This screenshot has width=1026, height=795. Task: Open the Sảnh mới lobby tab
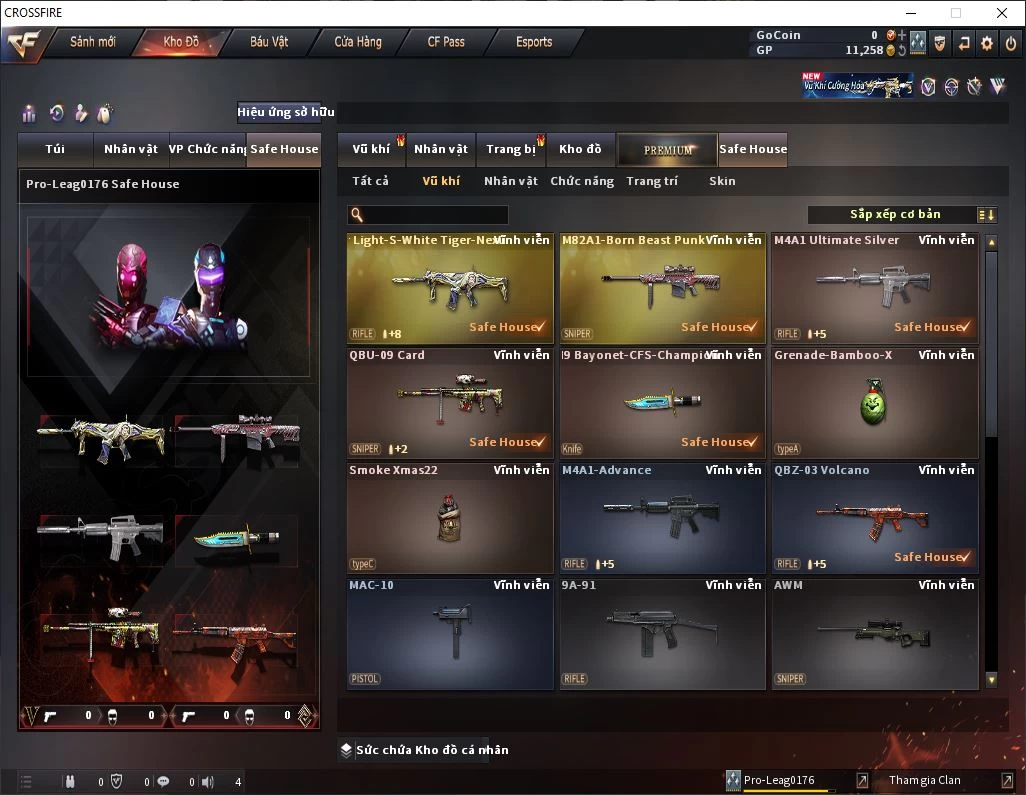coord(93,42)
